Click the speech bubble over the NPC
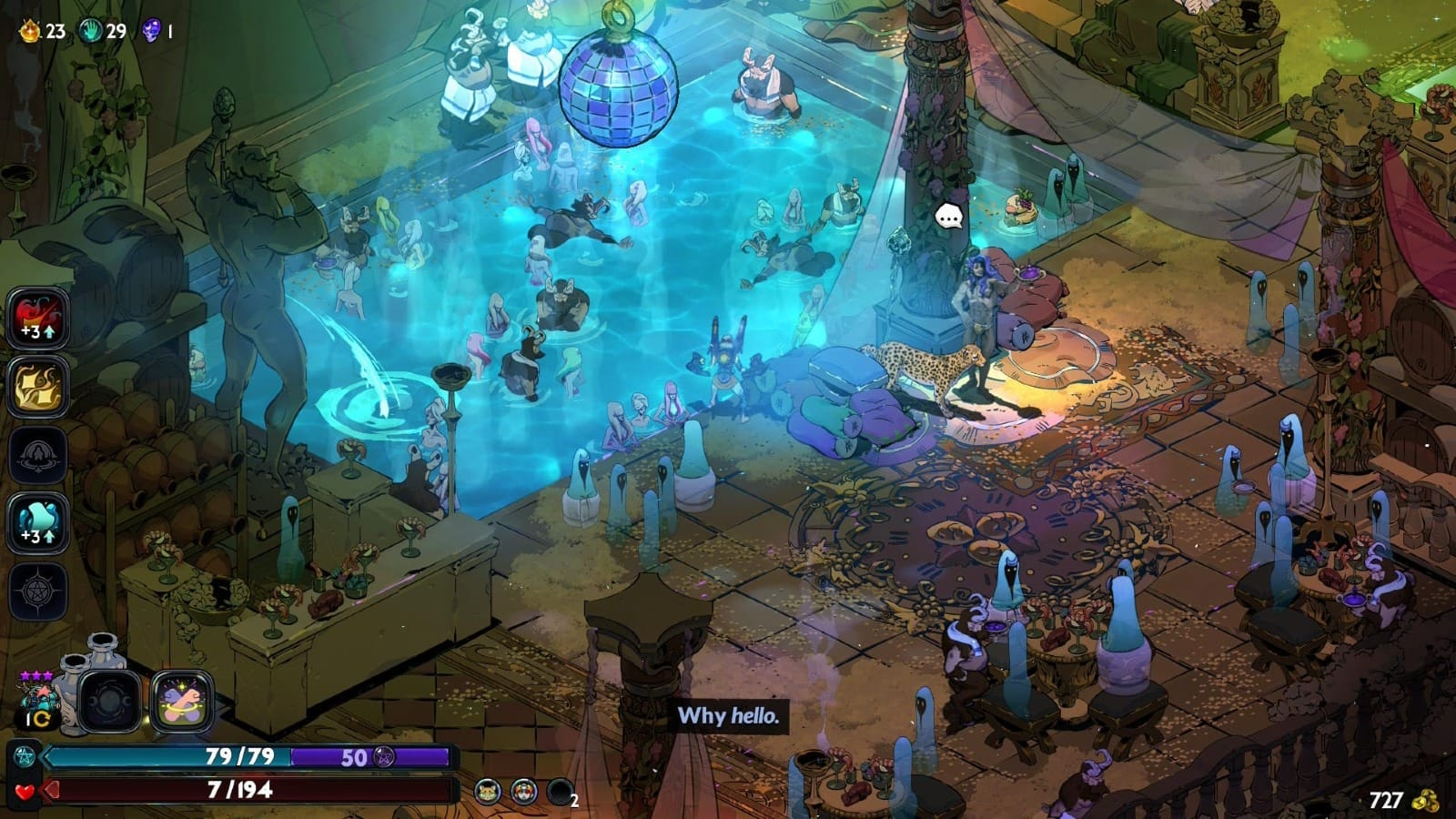Image resolution: width=1456 pixels, height=819 pixels. pos(949,217)
